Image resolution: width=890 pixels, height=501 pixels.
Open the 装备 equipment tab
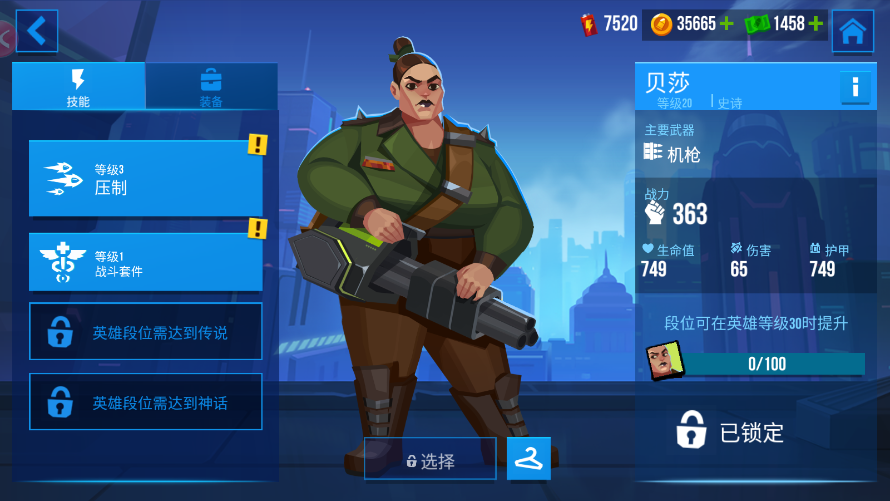point(211,86)
